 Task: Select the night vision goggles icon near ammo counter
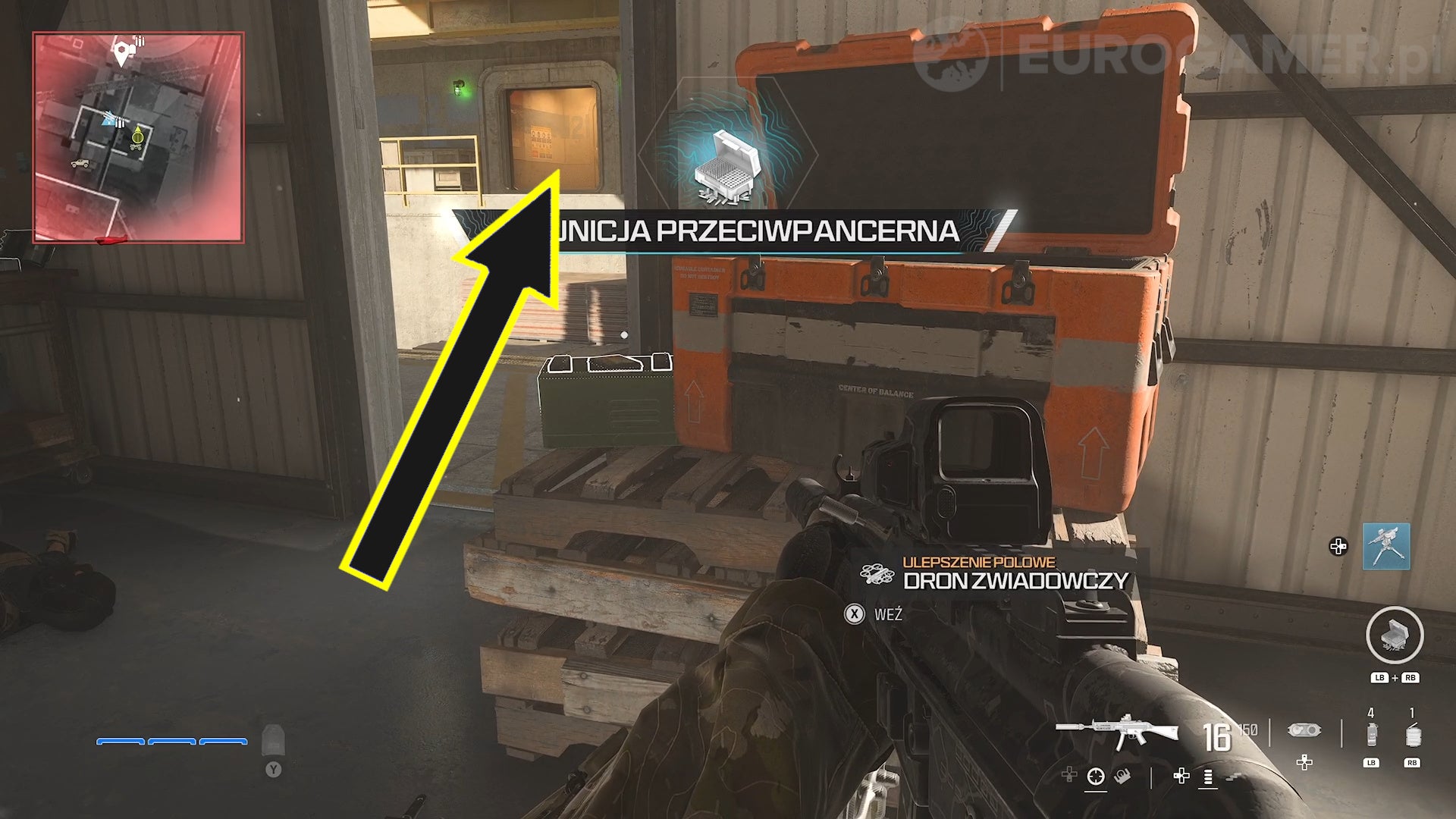coord(1305,730)
